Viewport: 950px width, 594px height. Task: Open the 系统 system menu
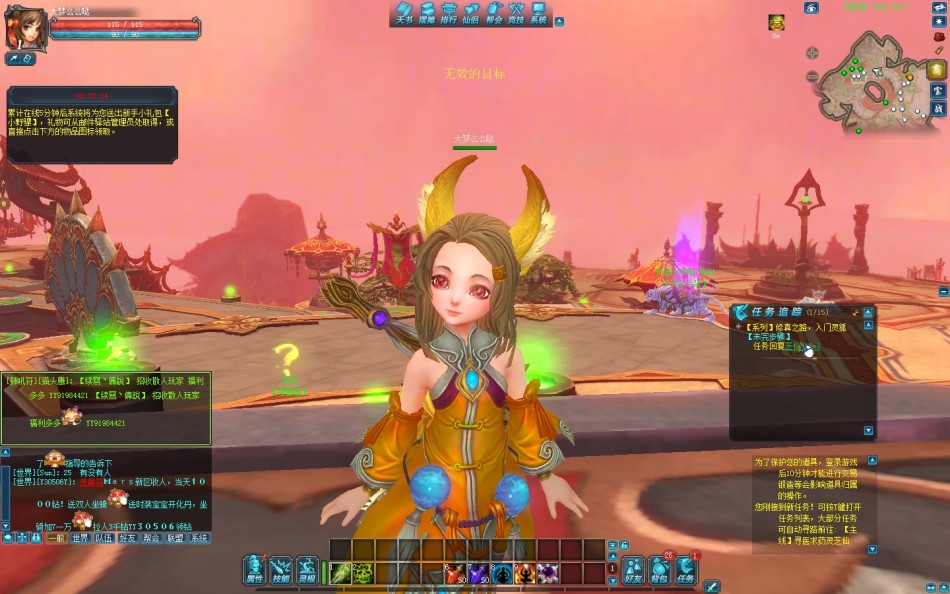pyautogui.click(x=539, y=13)
